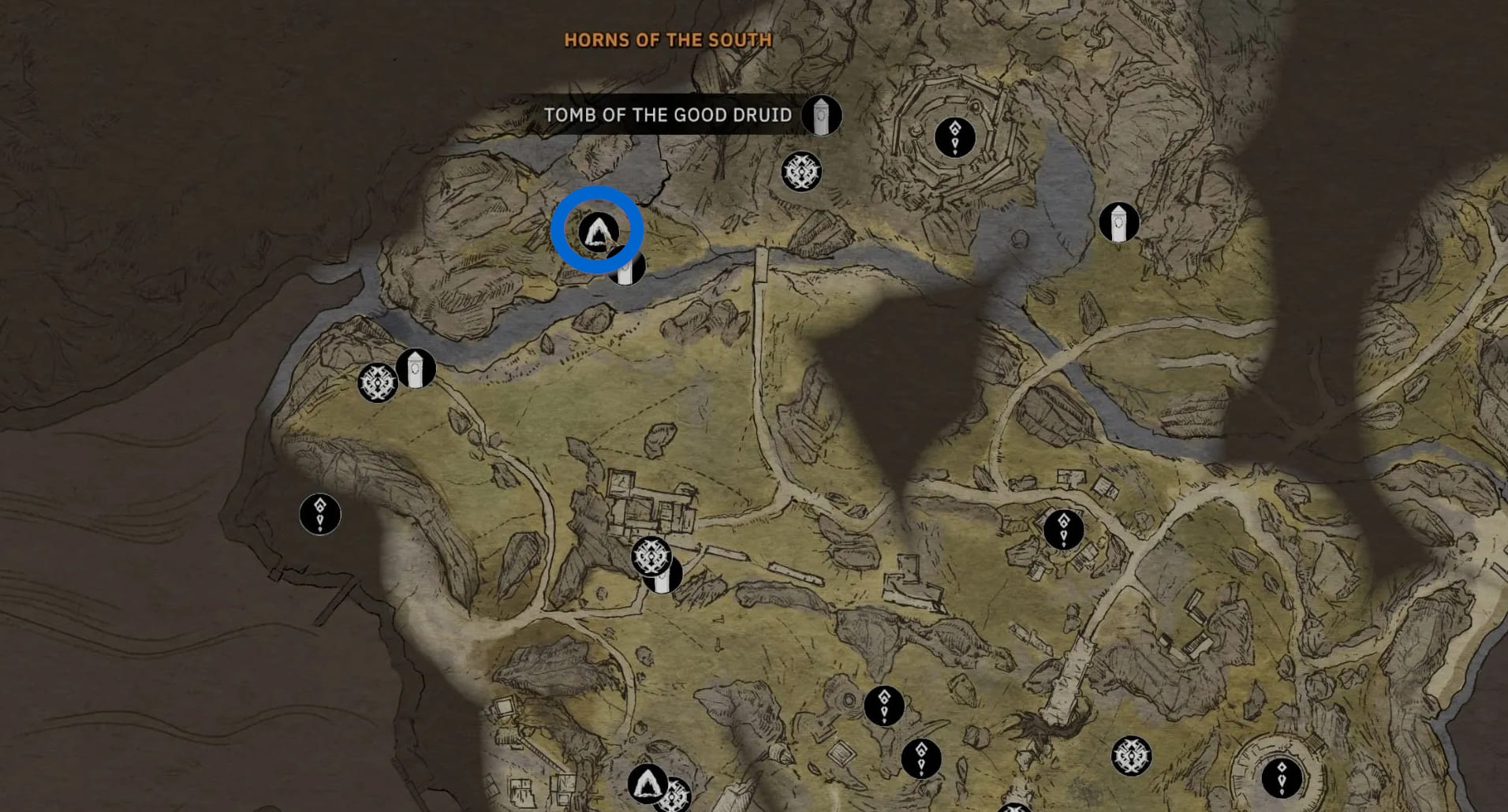The image size is (1508, 812).
Task: Choose the diamond marker in the dark unexplored area
Action: 319,514
